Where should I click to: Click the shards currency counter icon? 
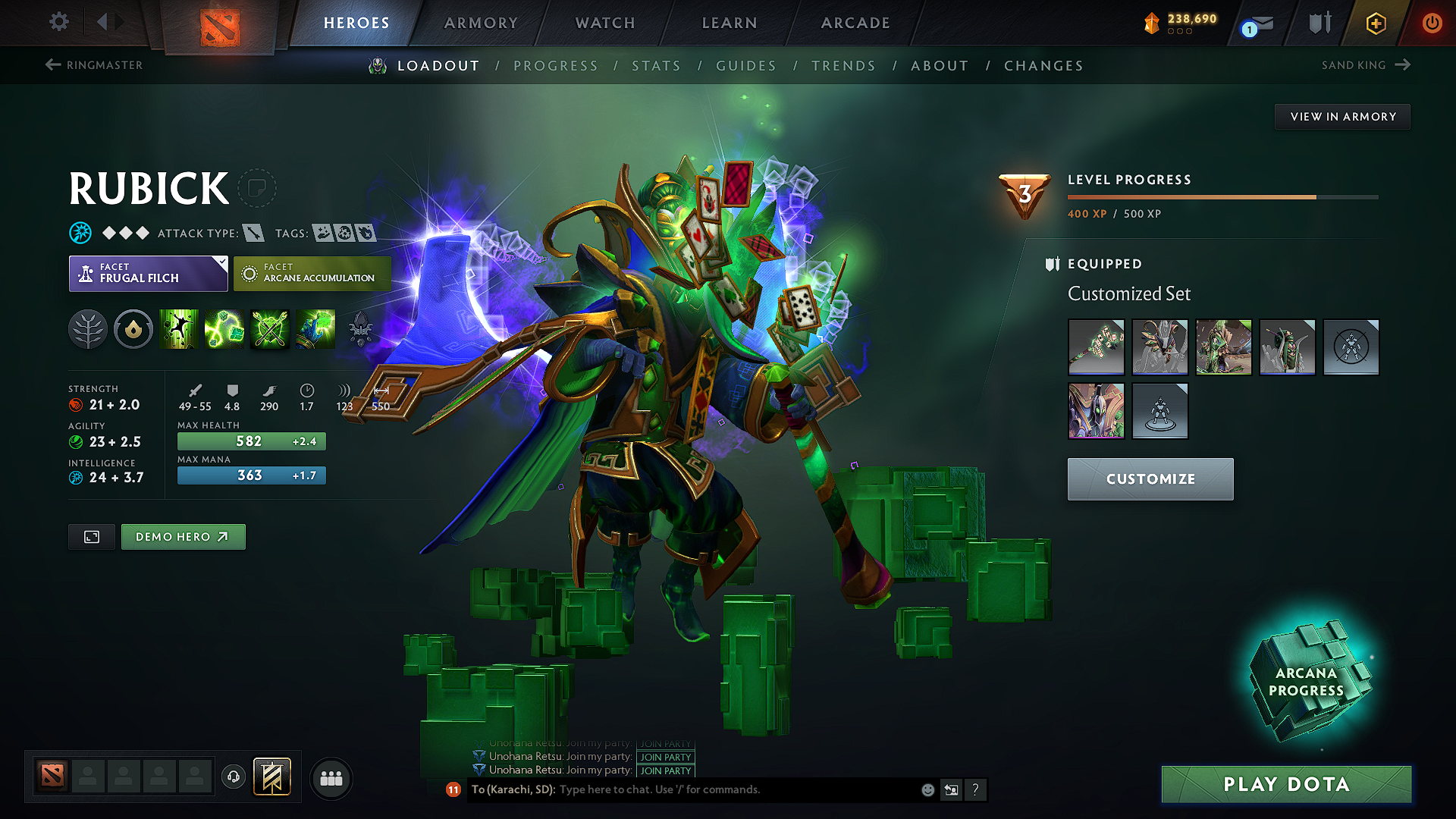click(x=1152, y=23)
